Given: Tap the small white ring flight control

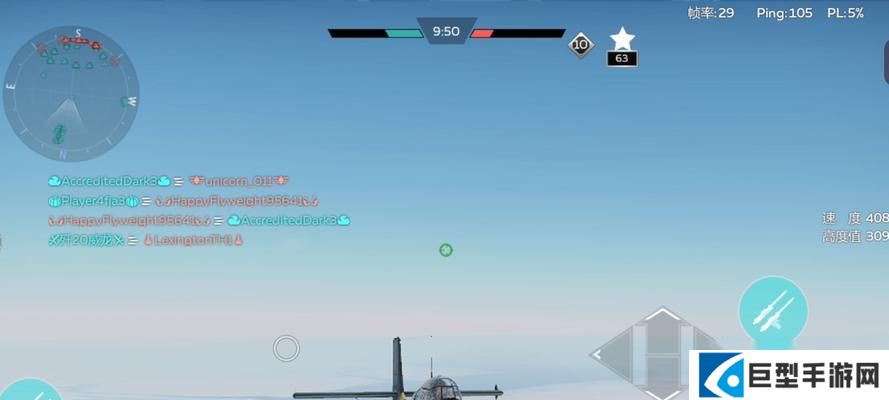Looking at the screenshot, I should coord(286,348).
